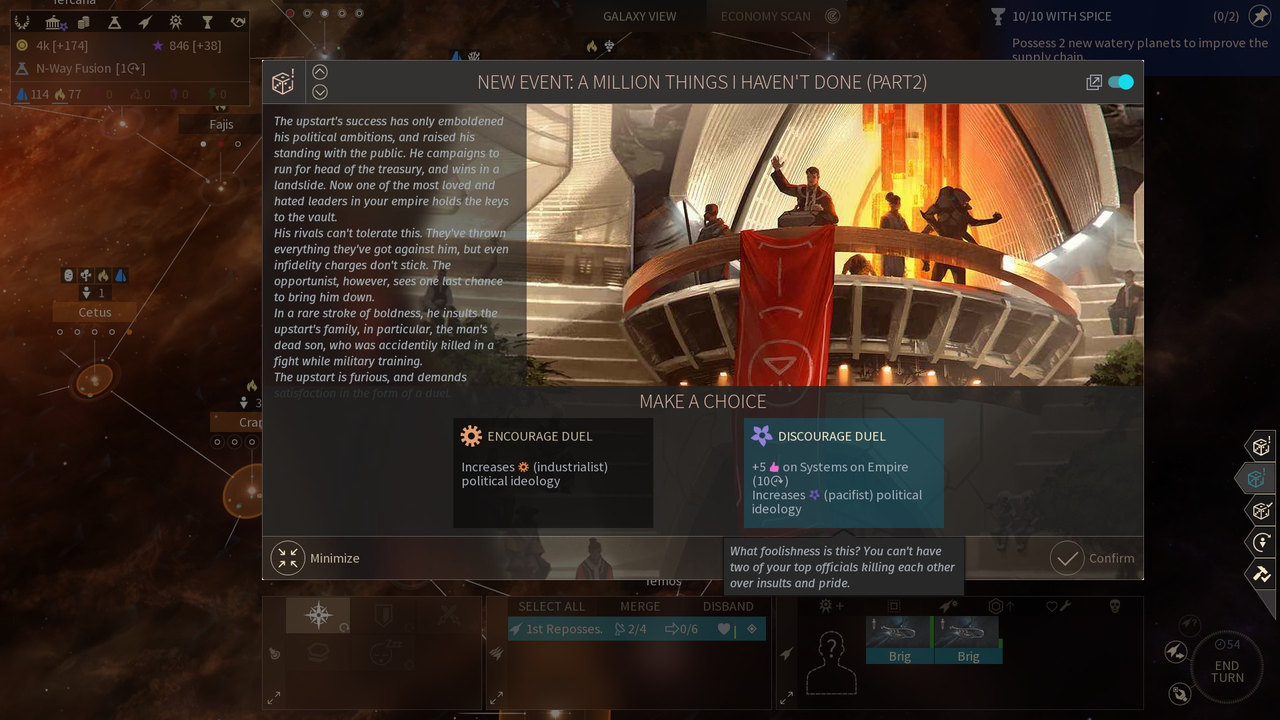Open the Senate screen via the columned building icon

[53, 22]
